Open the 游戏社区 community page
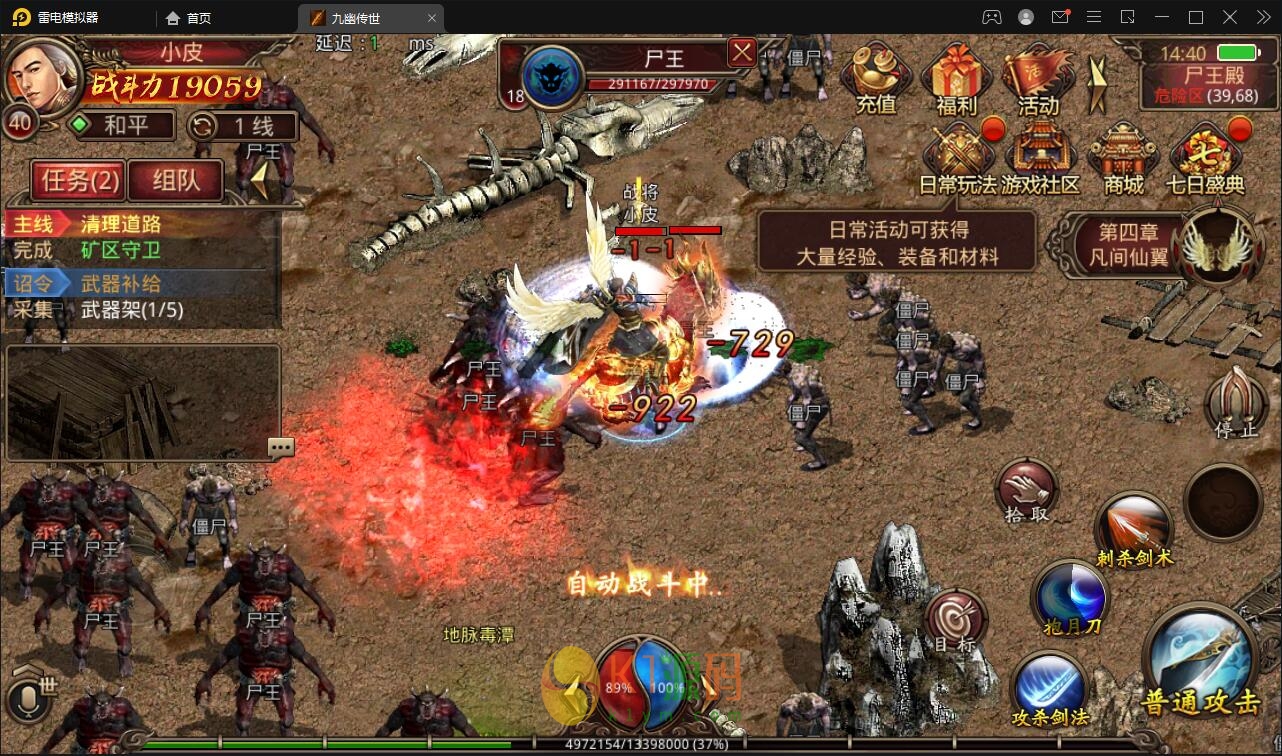1282x756 pixels. click(1040, 158)
